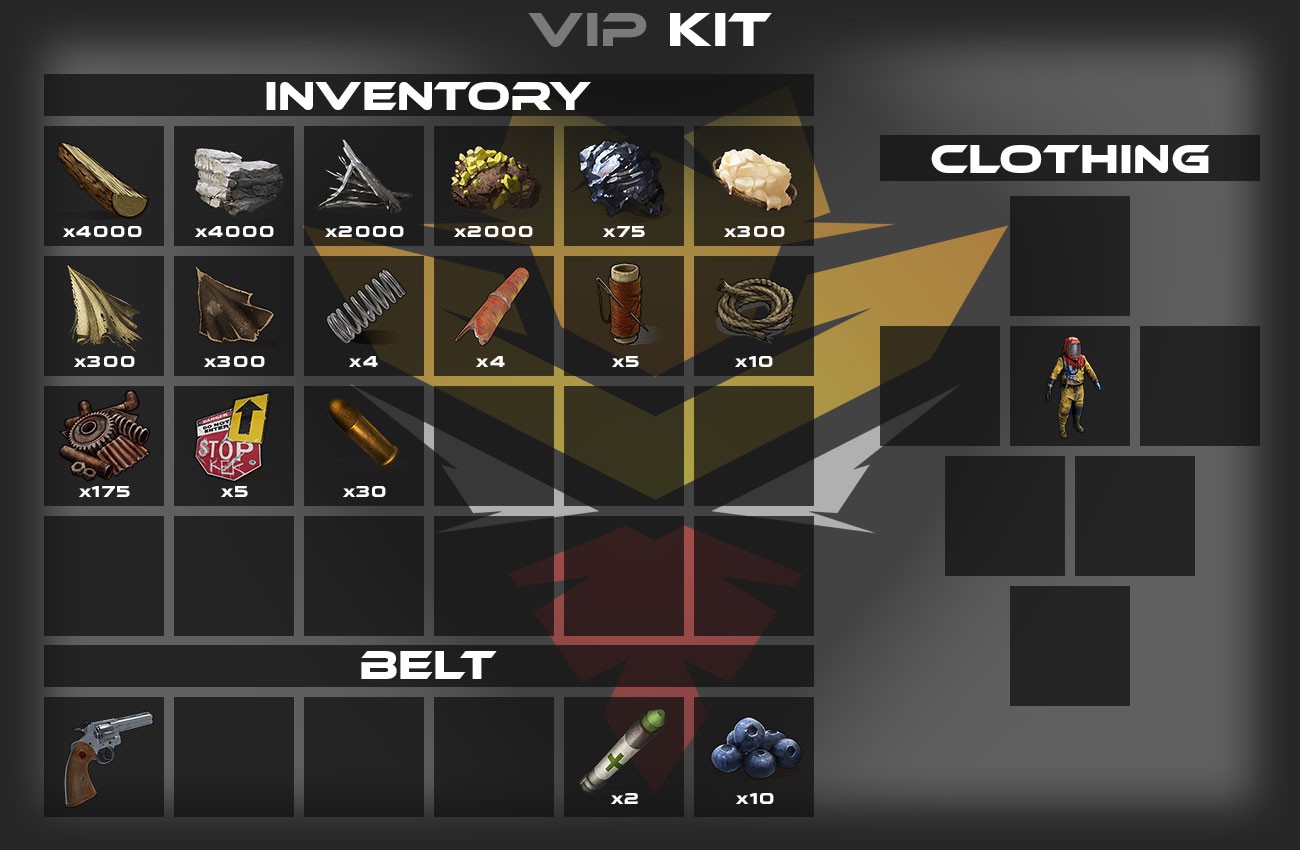Screen dimensions: 1300x850
Task: Select the x2 medical syringe
Action: tap(623, 755)
